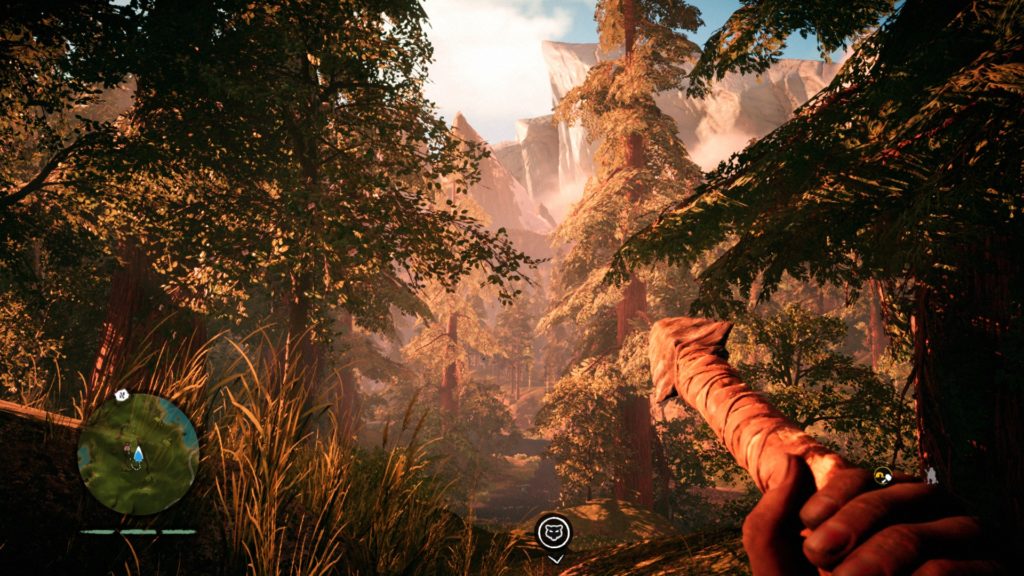Image resolution: width=1024 pixels, height=576 pixels.
Task: Click the gold-ringed club icon
Action: (883, 475)
